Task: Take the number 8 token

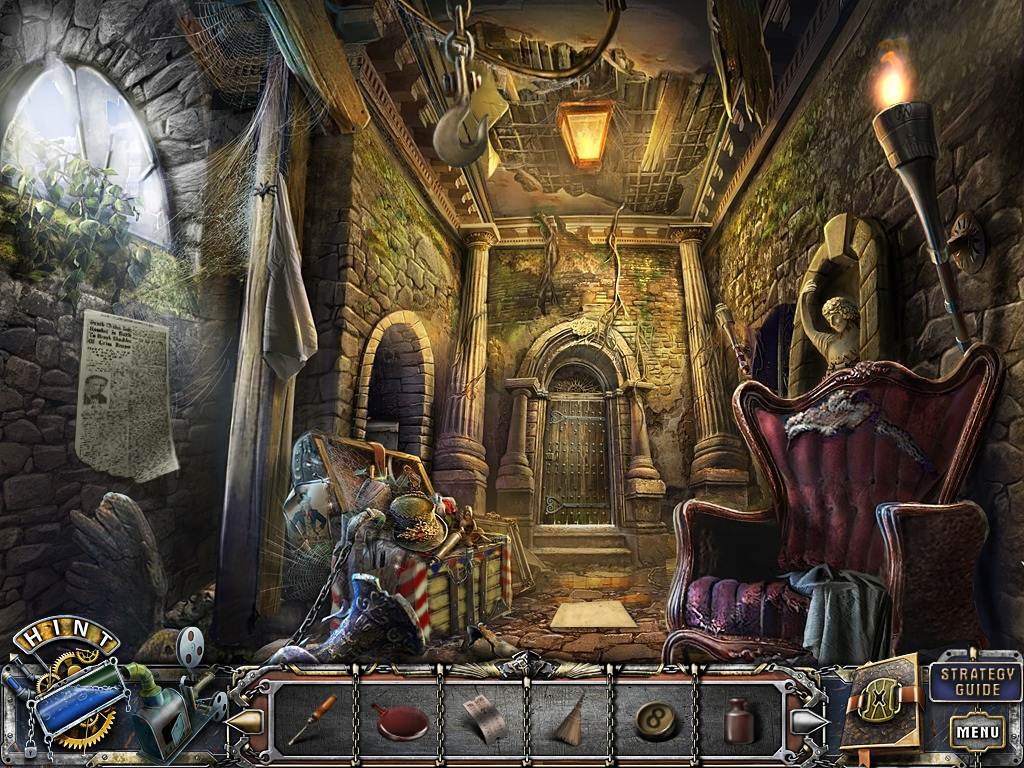Action: [656, 720]
